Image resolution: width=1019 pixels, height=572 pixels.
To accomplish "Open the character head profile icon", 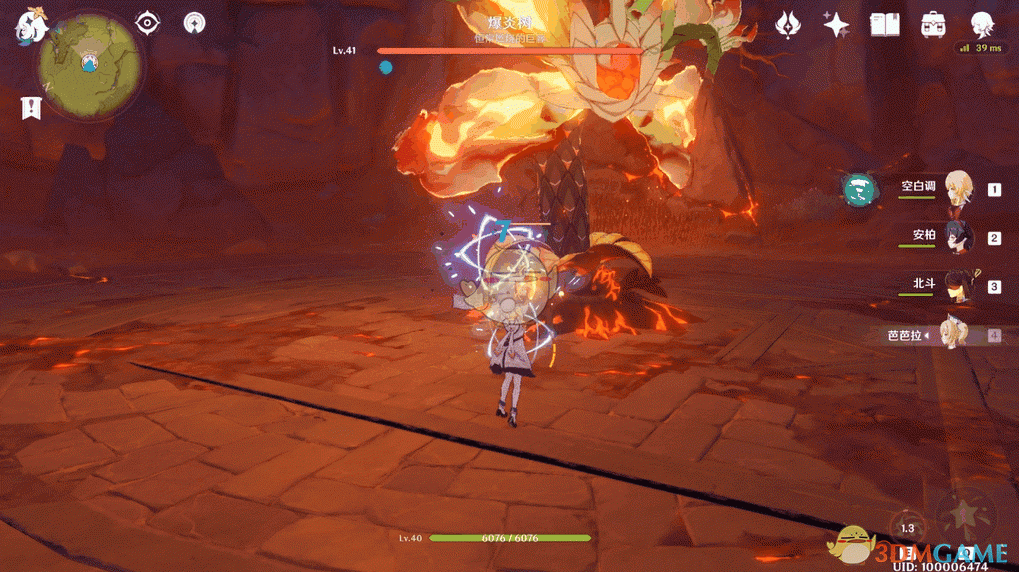I will coord(981,24).
